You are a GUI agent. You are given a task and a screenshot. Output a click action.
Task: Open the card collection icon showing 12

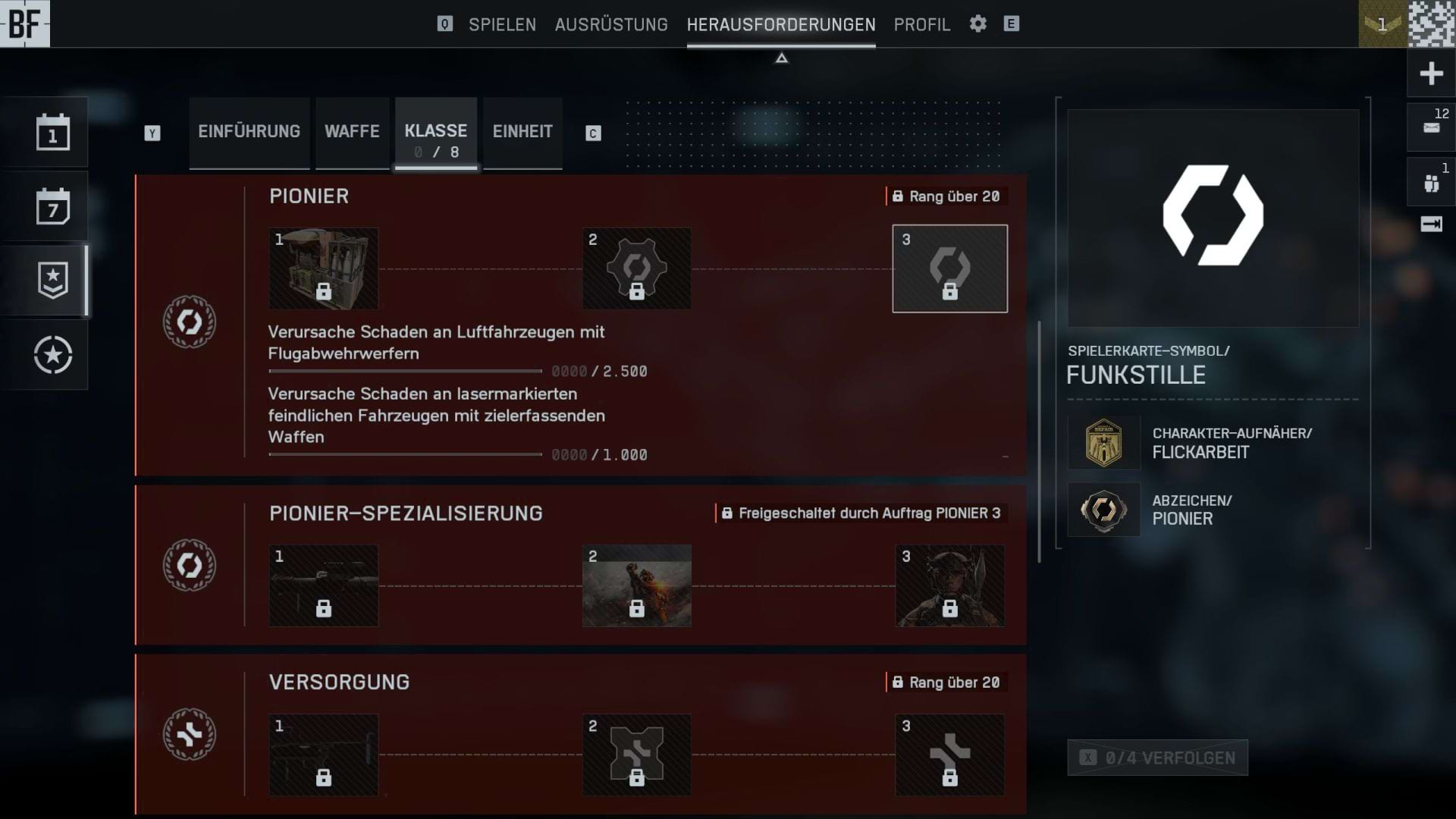[x=1429, y=125]
